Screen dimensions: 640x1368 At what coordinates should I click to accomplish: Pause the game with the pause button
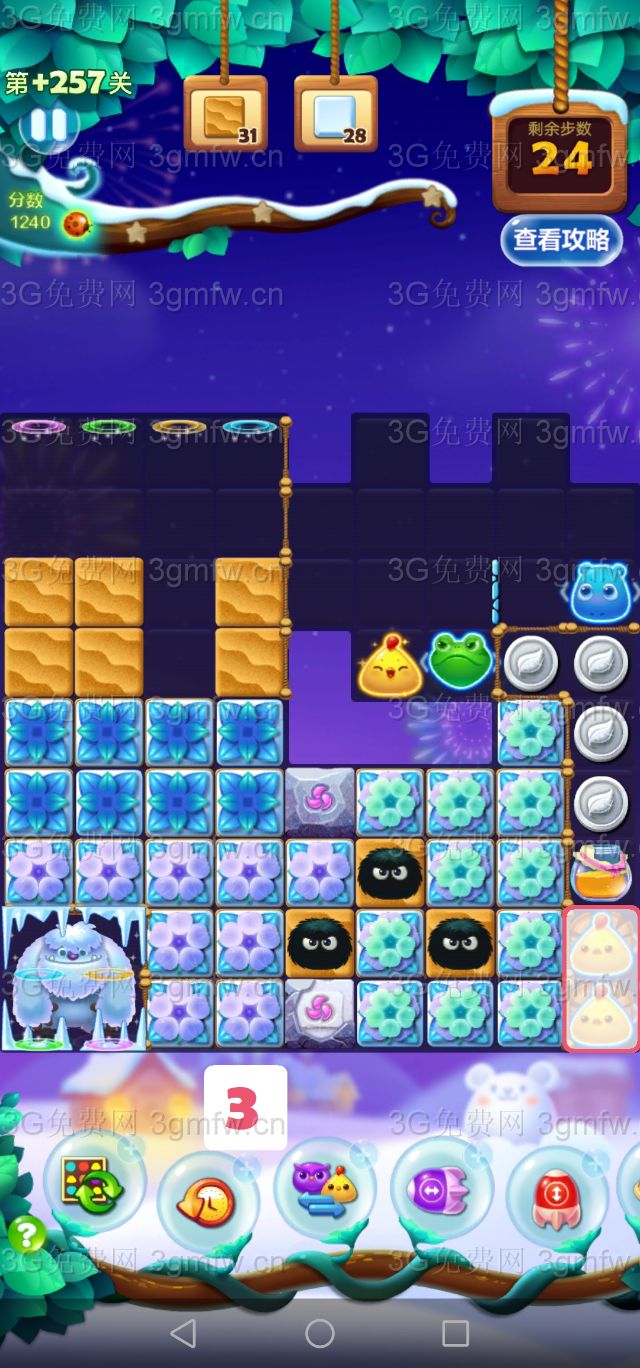pos(47,126)
